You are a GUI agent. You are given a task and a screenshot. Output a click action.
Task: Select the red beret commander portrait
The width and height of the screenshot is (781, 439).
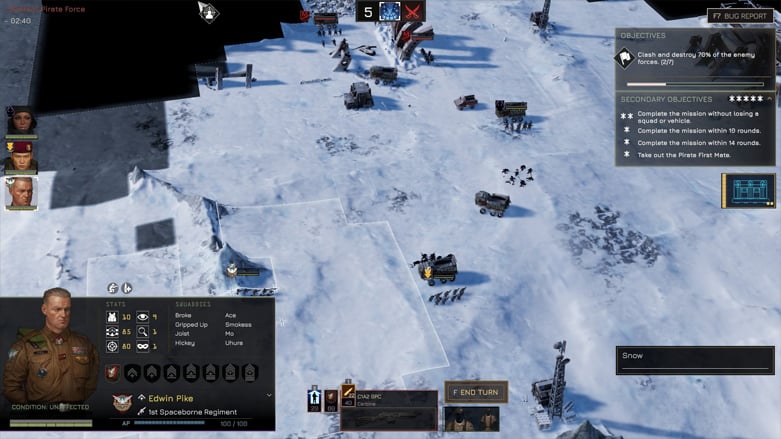click(x=21, y=157)
